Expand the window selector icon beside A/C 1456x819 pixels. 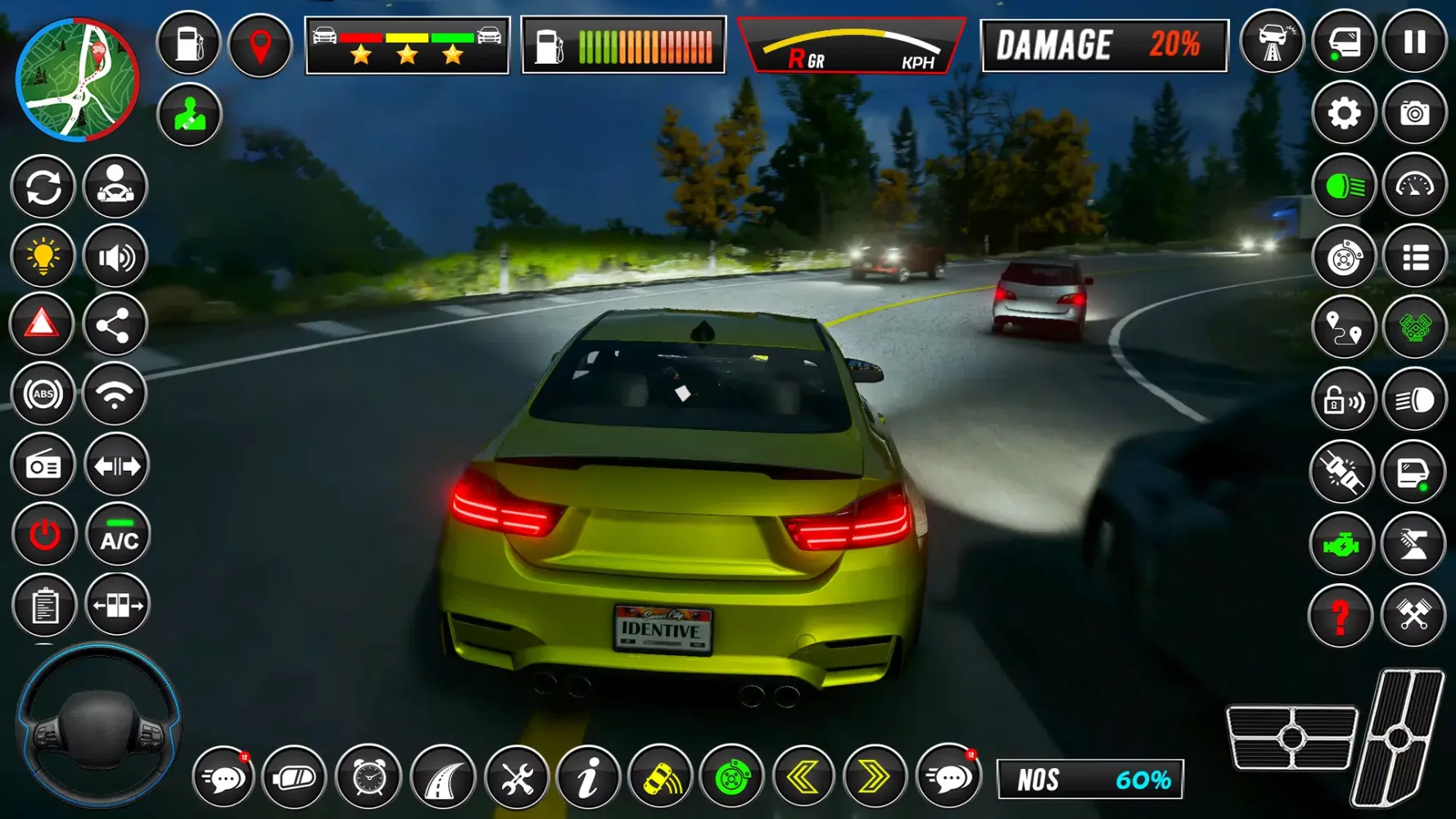pyautogui.click(x=118, y=606)
